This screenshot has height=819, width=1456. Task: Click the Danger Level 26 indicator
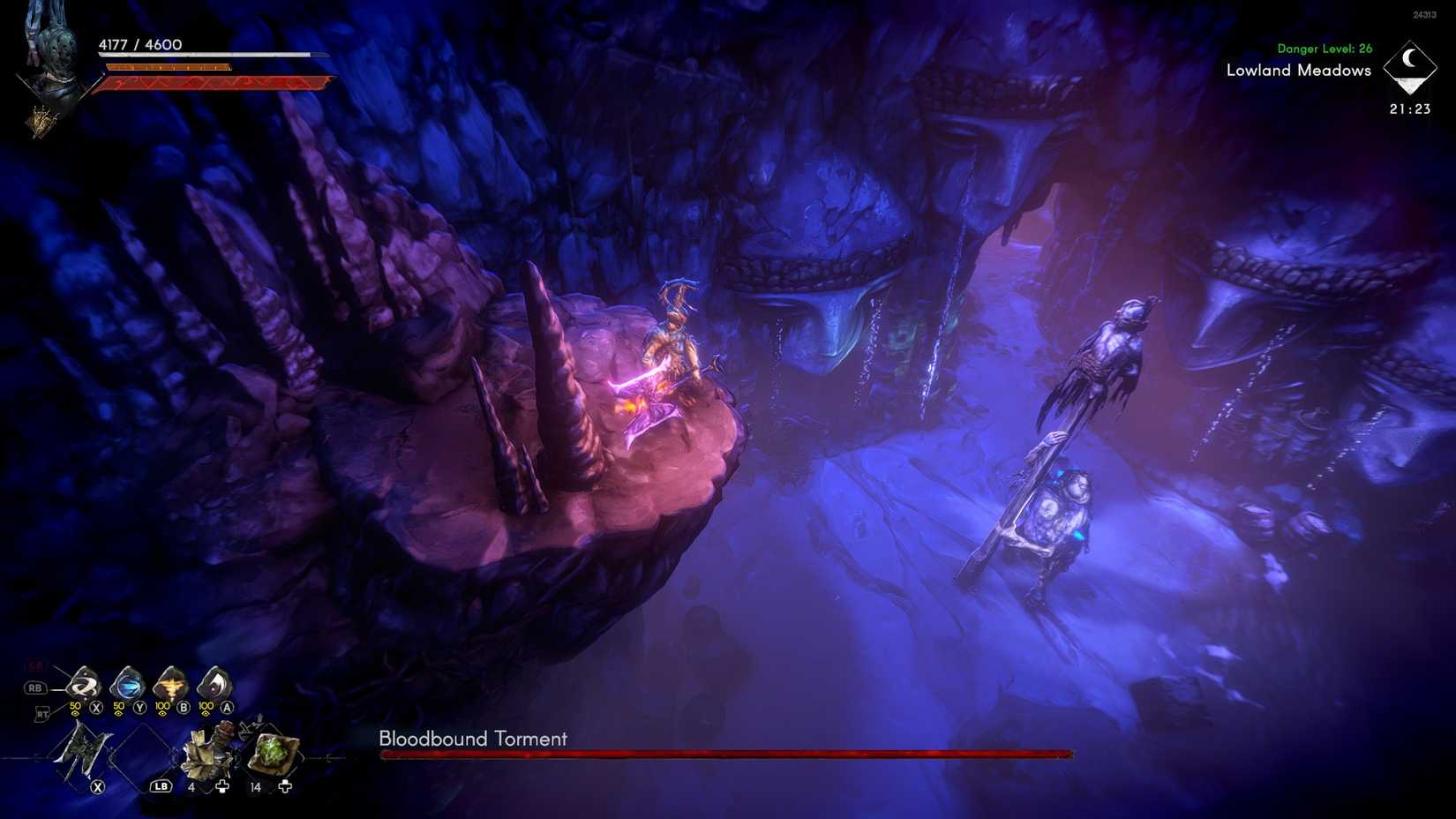[x=1324, y=48]
